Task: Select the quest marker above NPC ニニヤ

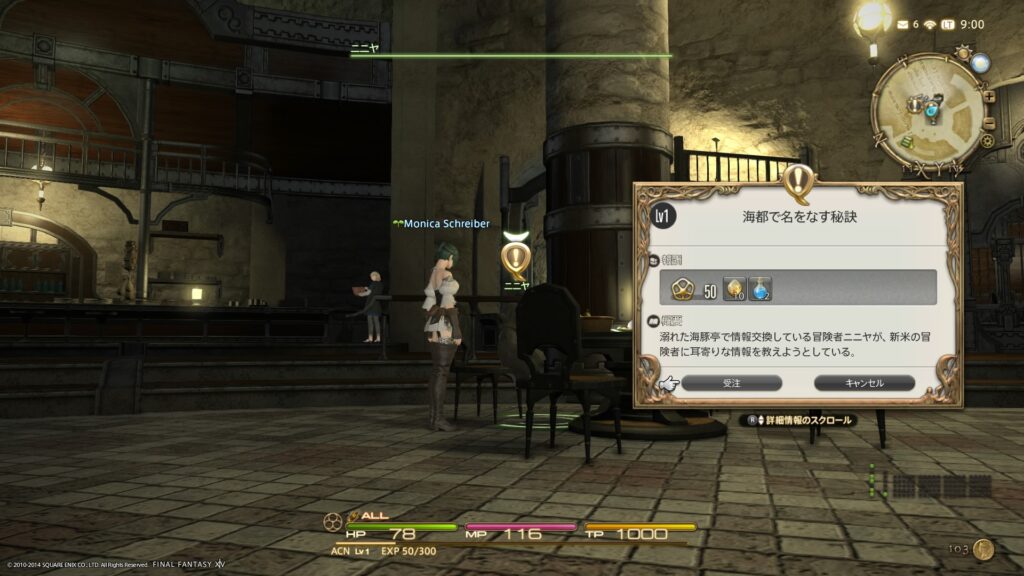Action: click(x=515, y=257)
